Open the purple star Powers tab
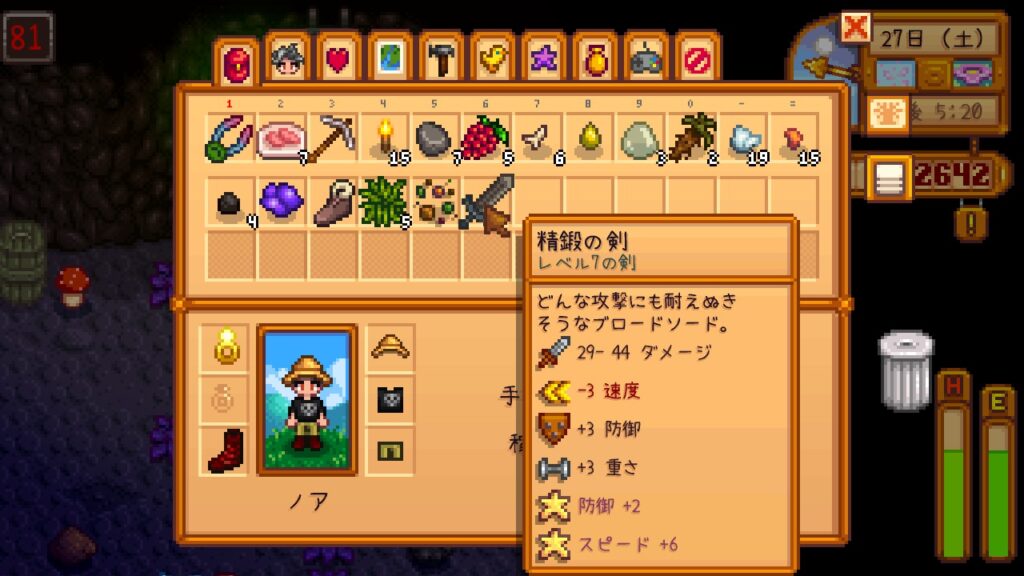This screenshot has width=1024, height=576. (544, 60)
